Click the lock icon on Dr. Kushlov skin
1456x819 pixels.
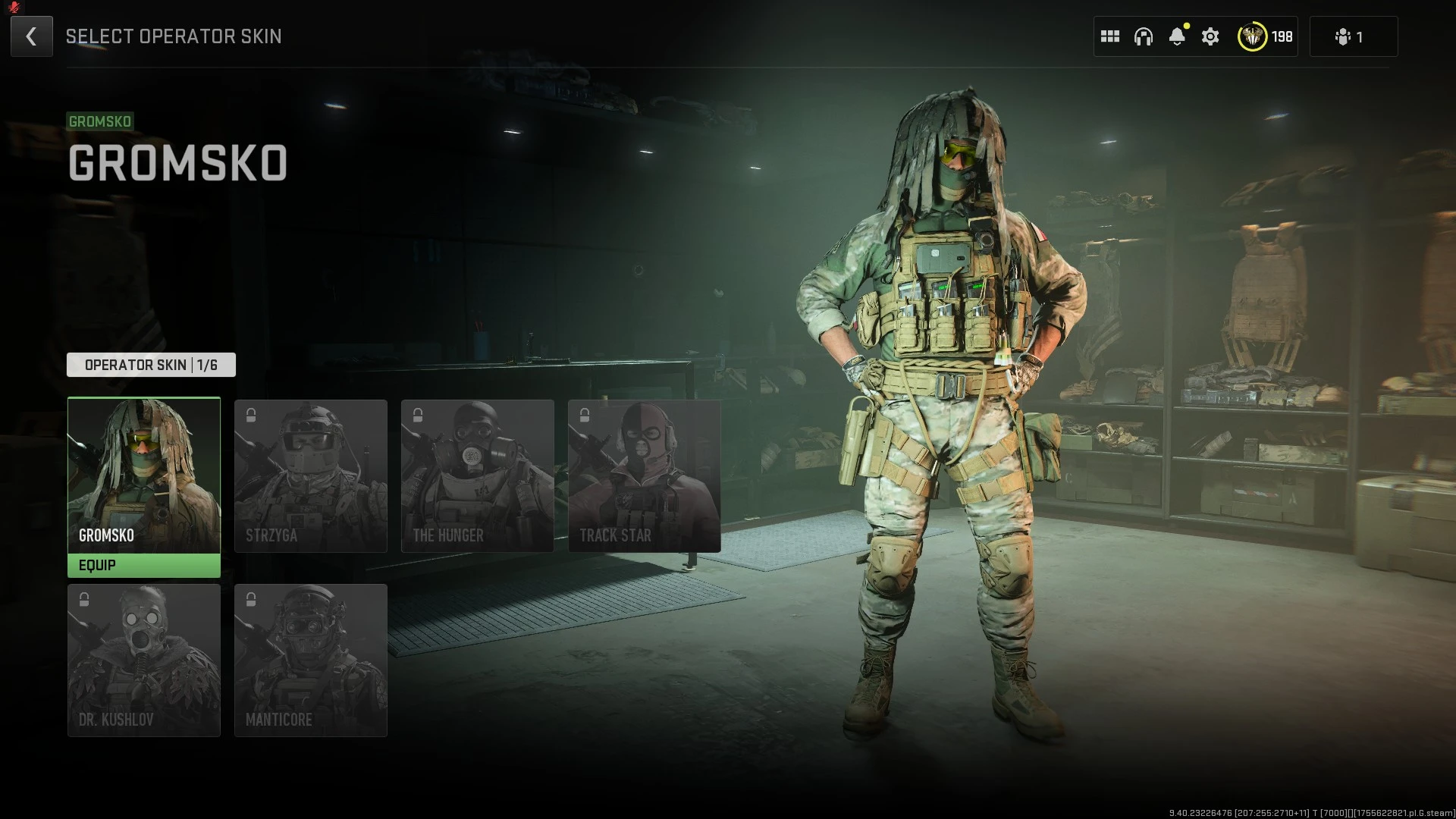click(x=83, y=599)
